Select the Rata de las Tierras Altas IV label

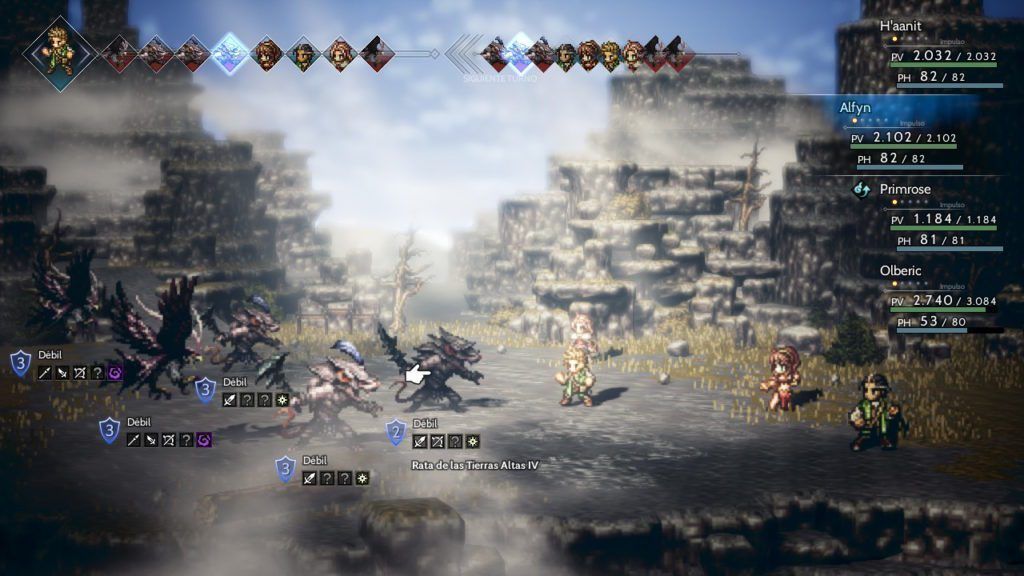coord(475,465)
